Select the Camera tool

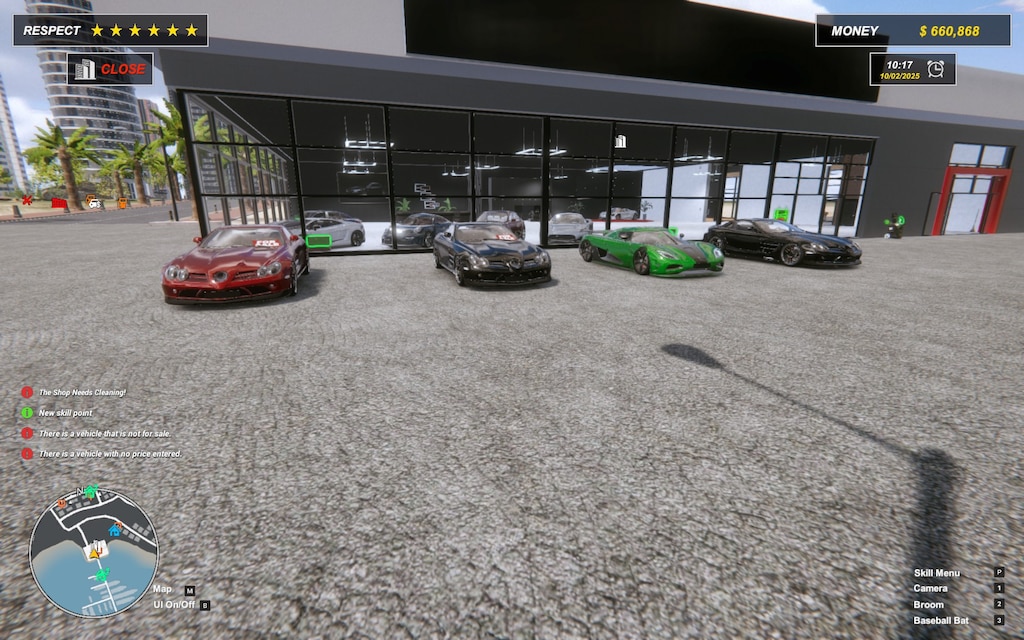tap(929, 589)
